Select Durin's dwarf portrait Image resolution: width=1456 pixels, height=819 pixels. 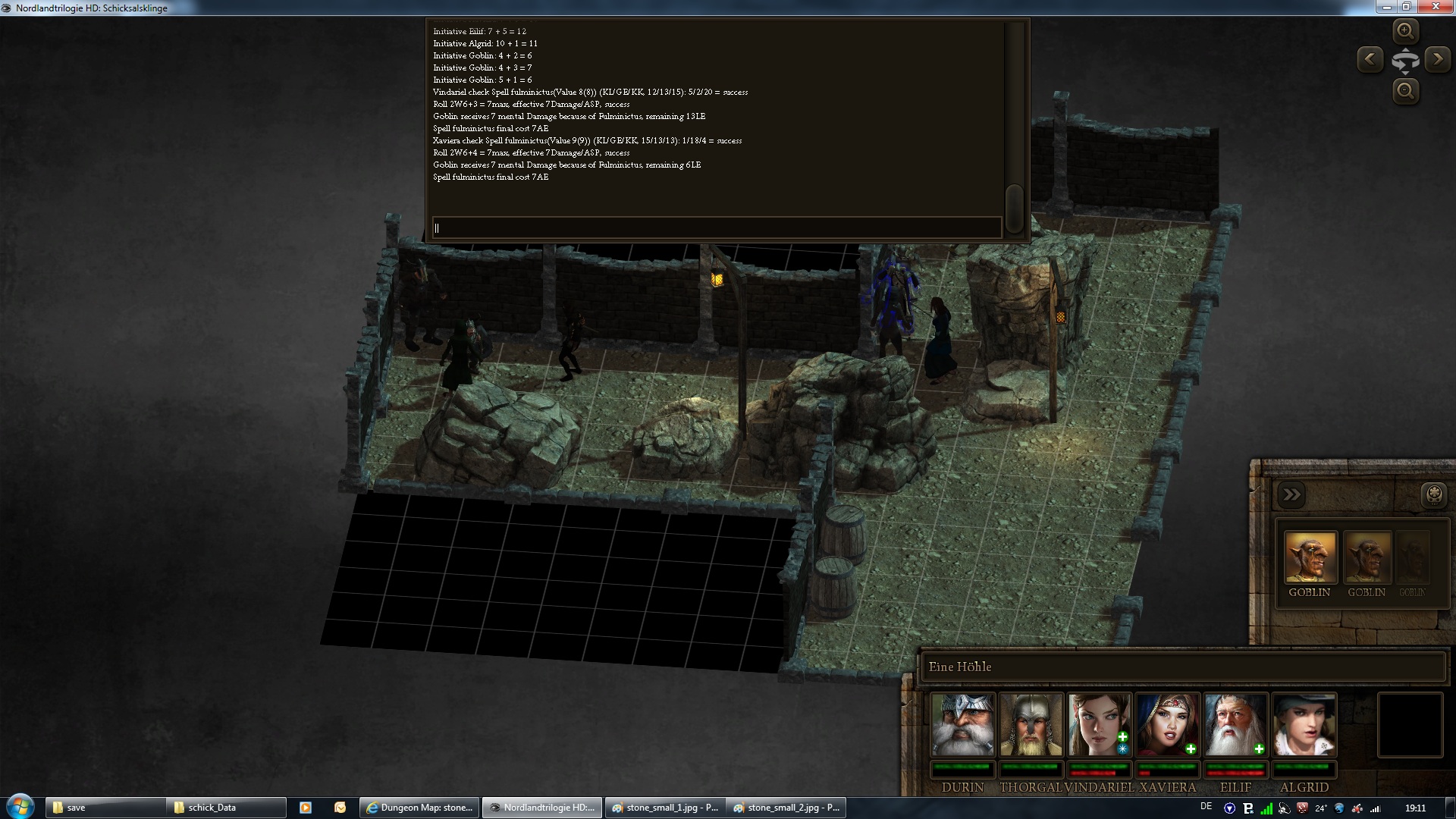tap(962, 725)
